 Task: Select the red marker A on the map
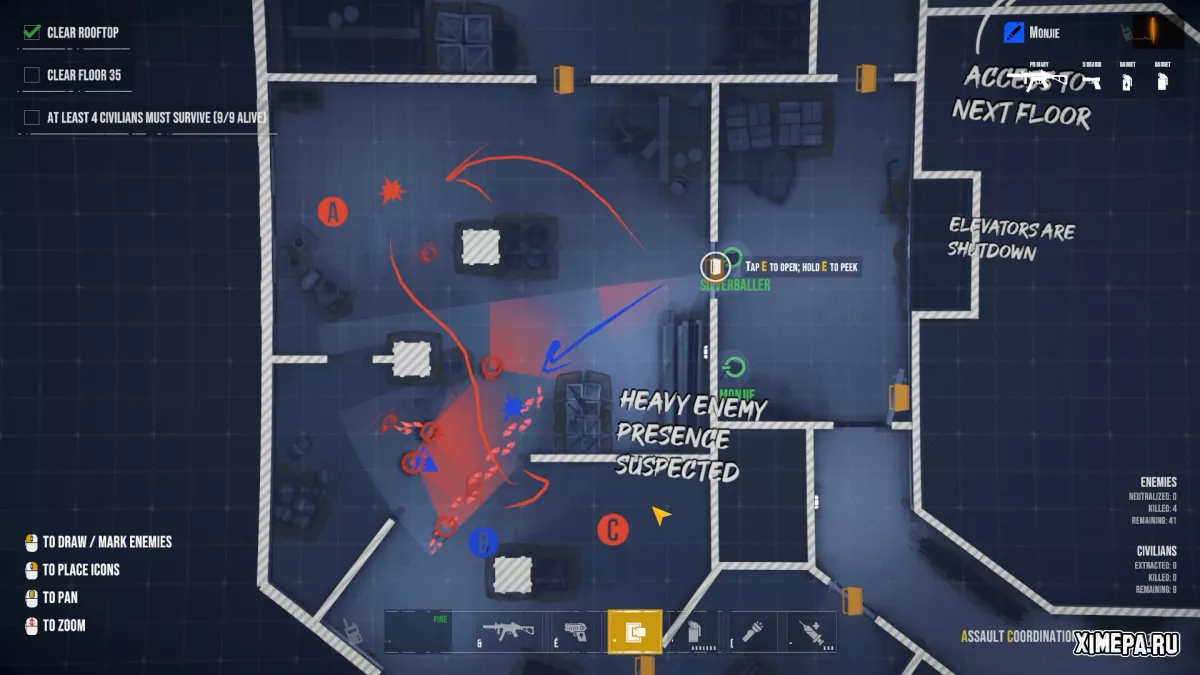click(x=332, y=211)
